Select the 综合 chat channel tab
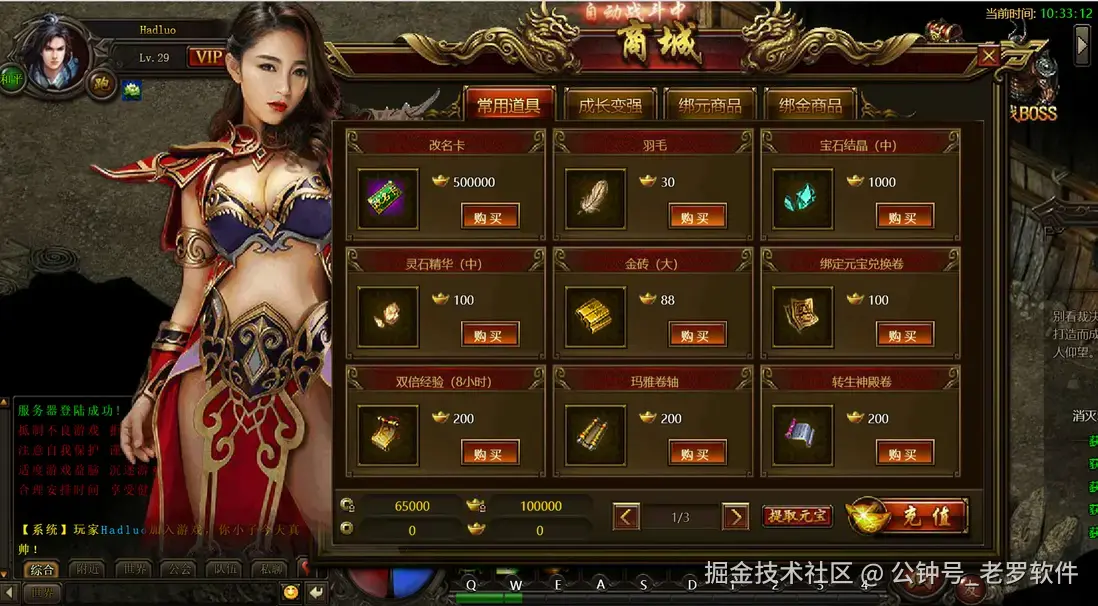 tap(42, 570)
